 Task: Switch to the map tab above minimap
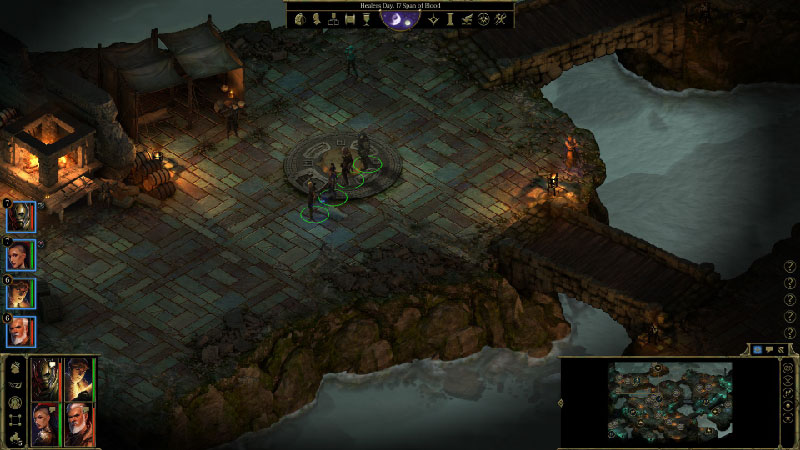click(757, 350)
